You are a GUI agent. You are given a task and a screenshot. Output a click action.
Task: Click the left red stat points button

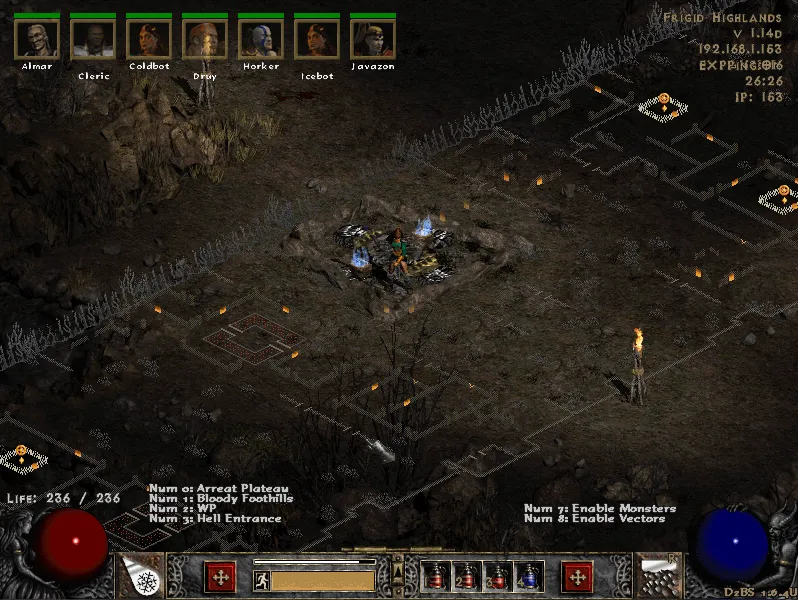220,576
